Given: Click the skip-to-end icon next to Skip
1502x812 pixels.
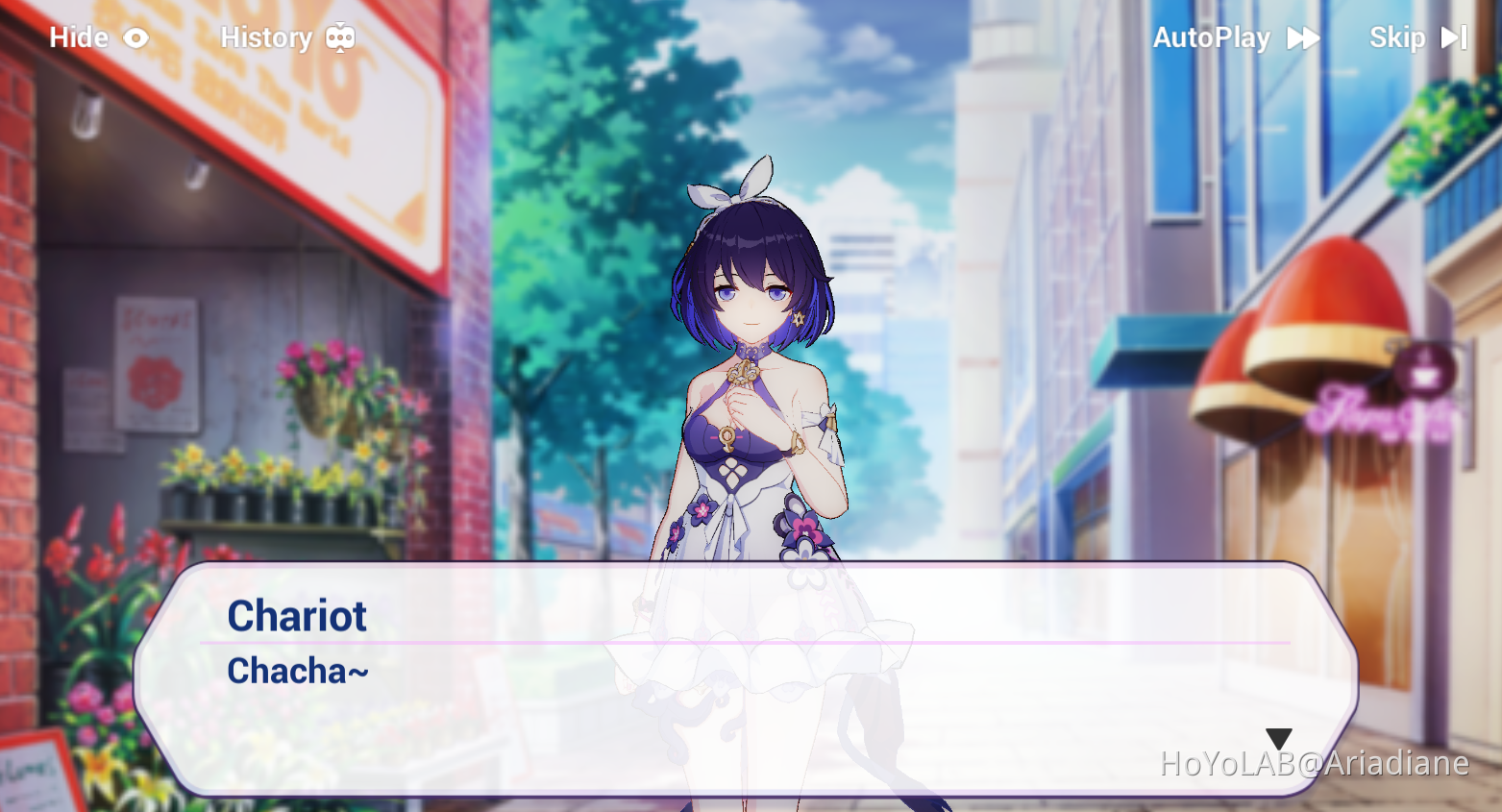Looking at the screenshot, I should tap(1451, 37).
